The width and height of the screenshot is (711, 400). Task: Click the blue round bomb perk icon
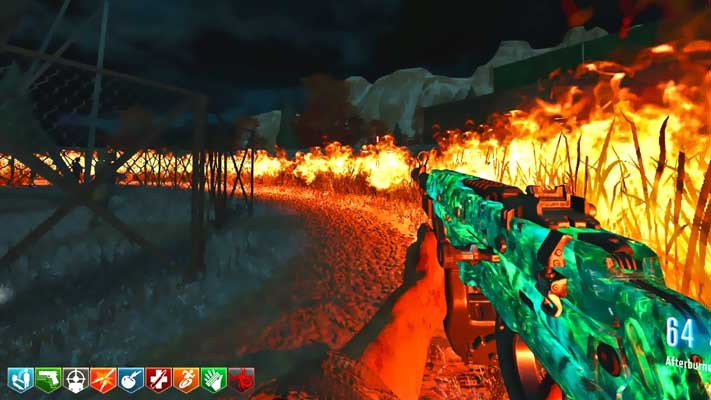pyautogui.click(x=131, y=380)
